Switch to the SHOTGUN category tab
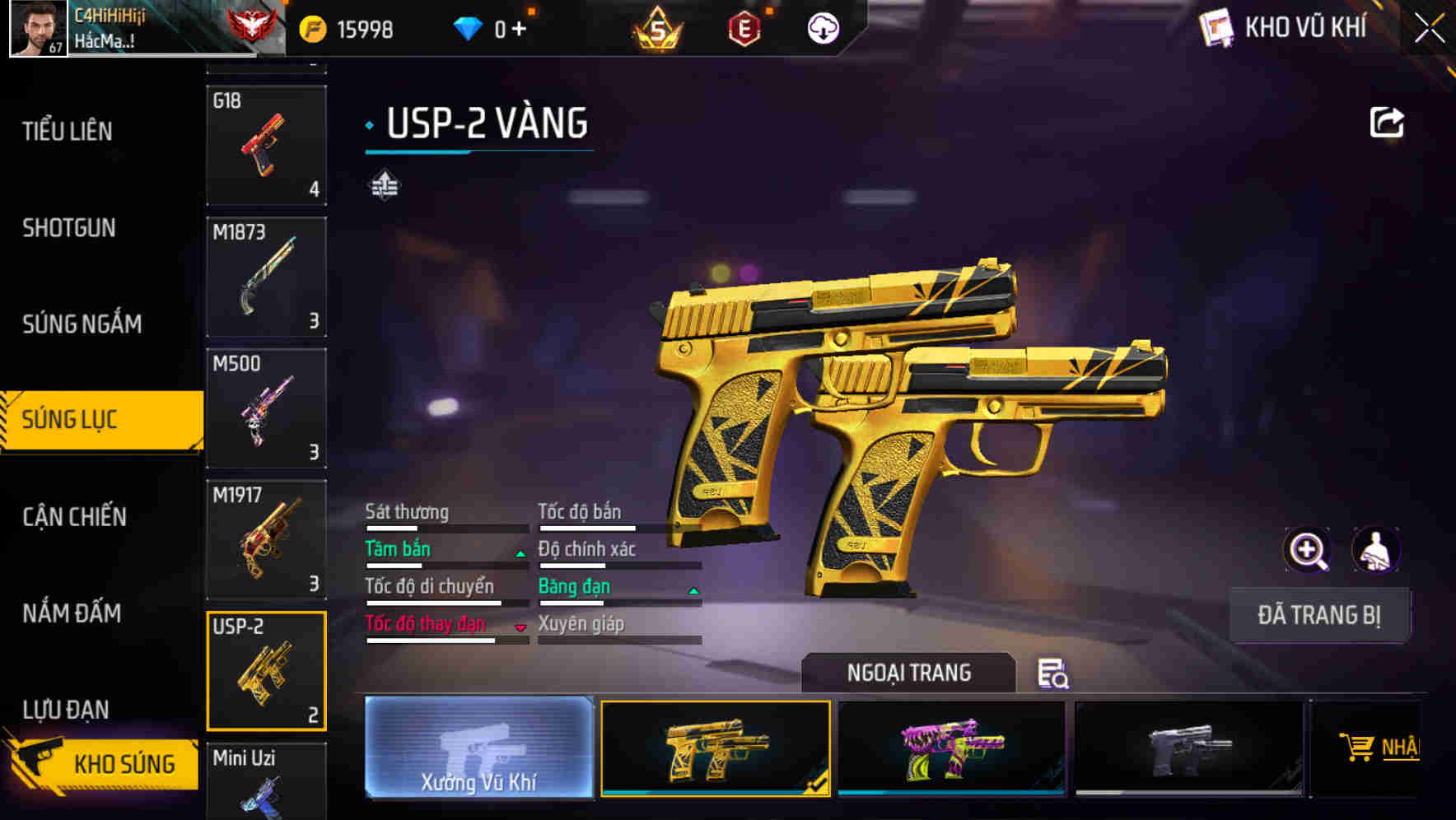 click(x=70, y=227)
